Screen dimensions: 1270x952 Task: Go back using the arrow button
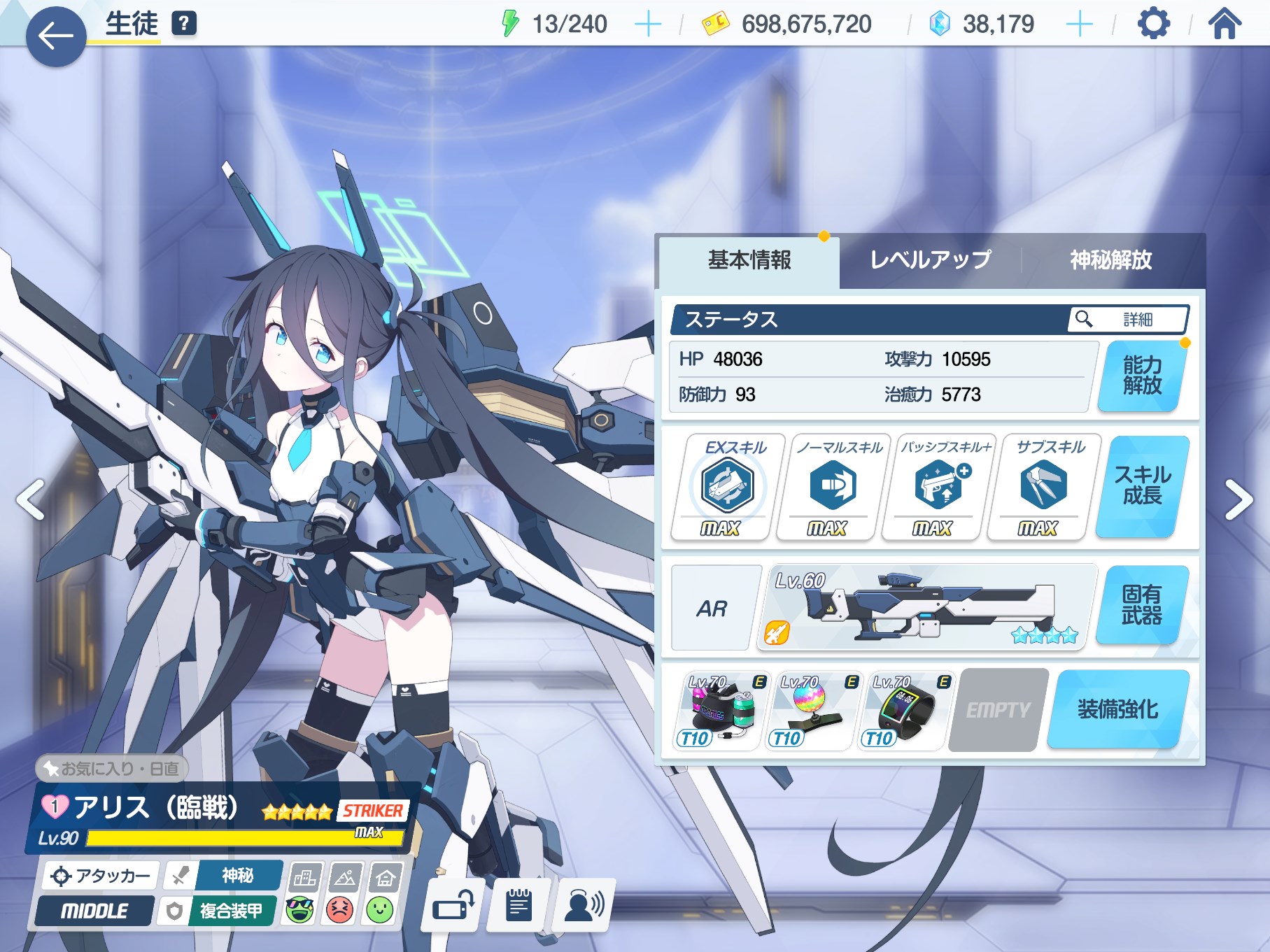pos(56,36)
